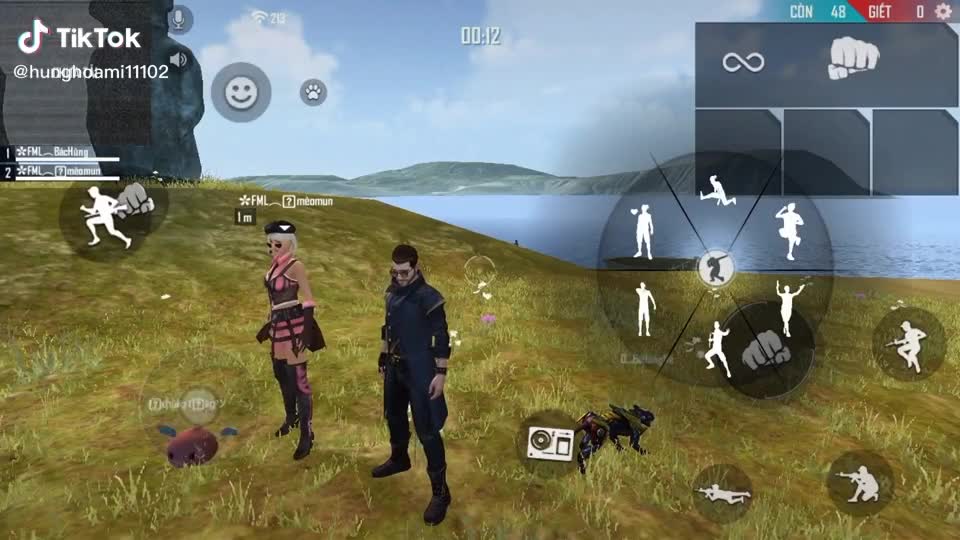Select teammate mèomun in the squad list
Screen dimensions: 960x540
pyautogui.click(x=62, y=172)
